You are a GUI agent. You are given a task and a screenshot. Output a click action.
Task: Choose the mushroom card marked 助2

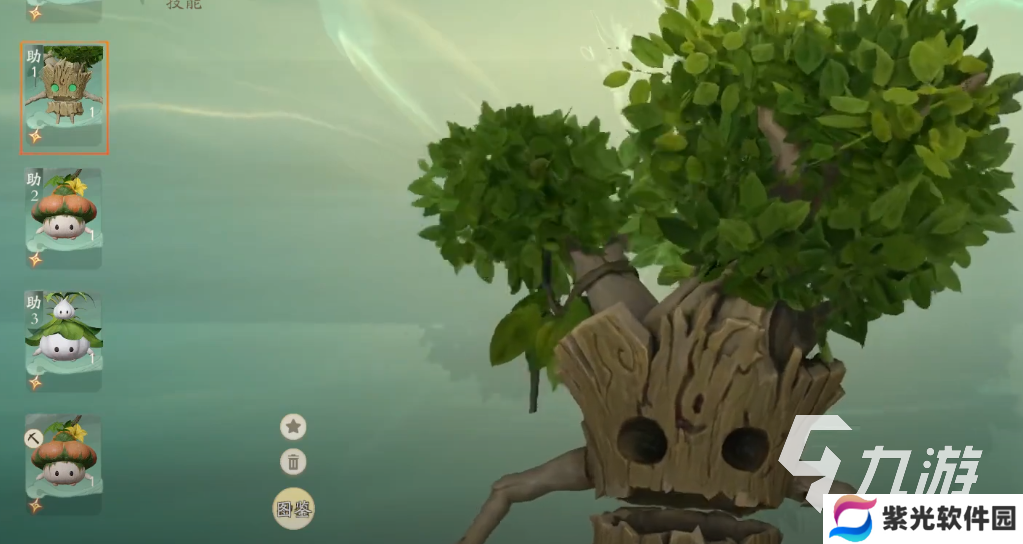point(64,218)
